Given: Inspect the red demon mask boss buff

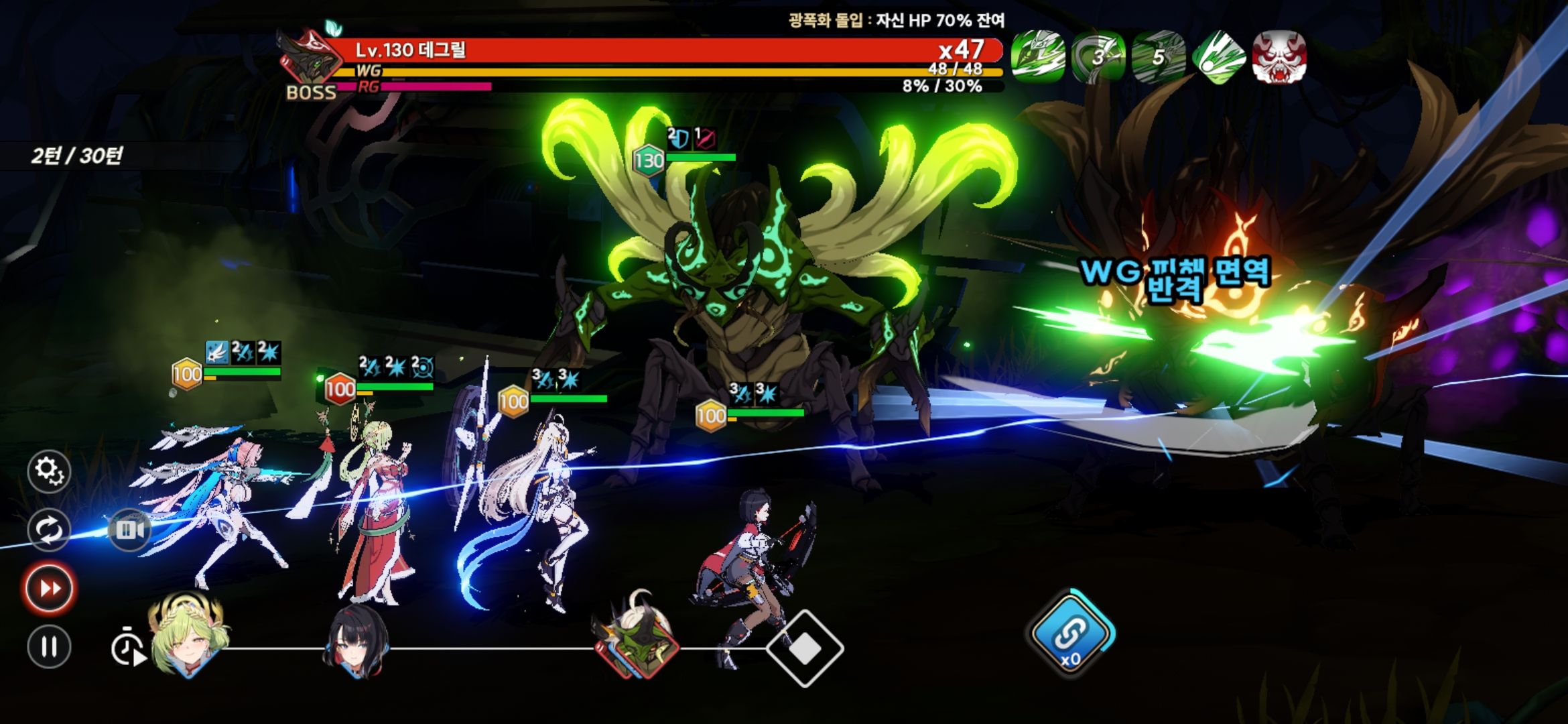Looking at the screenshot, I should coord(1279,57).
